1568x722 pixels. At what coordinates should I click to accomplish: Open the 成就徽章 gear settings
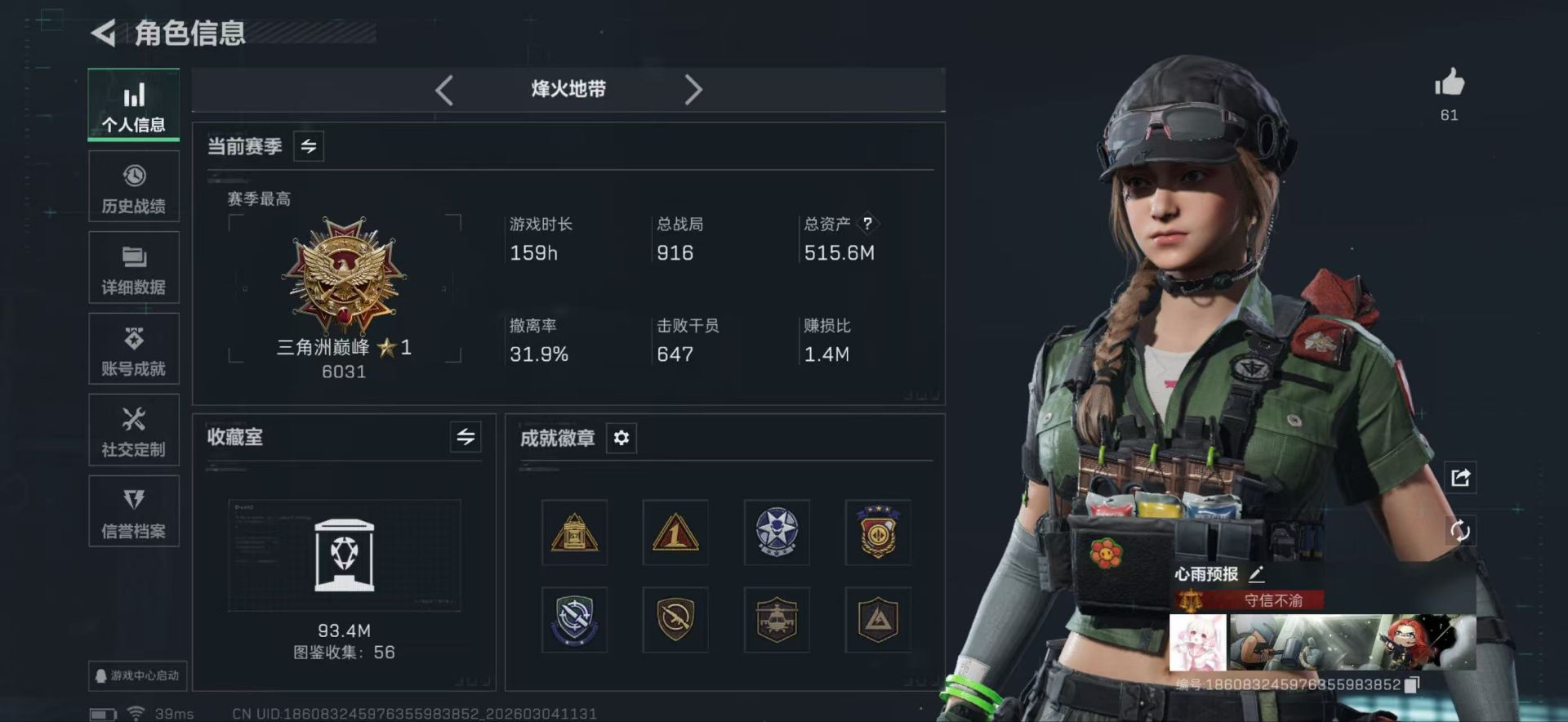(x=621, y=439)
